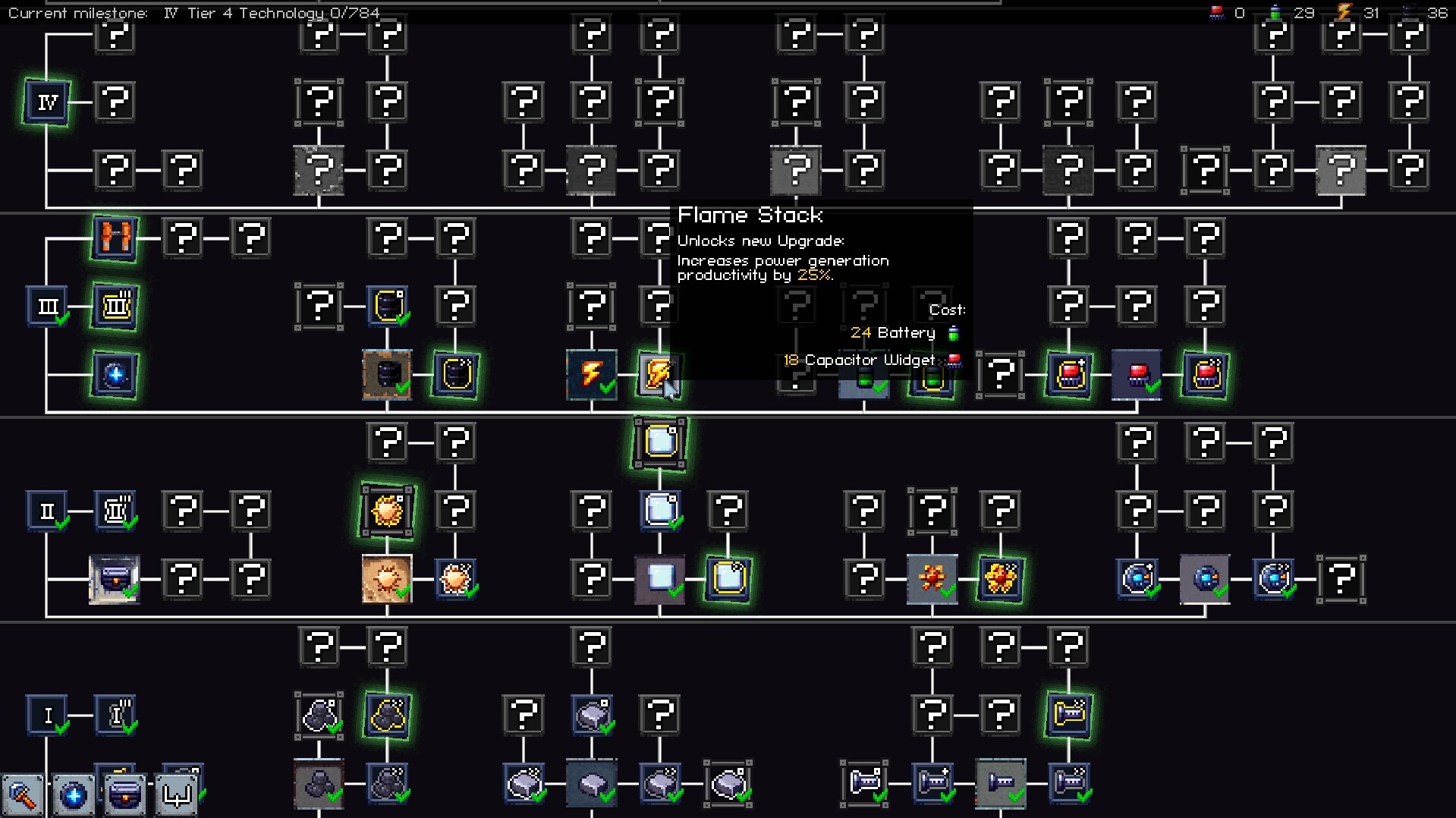This screenshot has width=1456, height=818.
Task: Click the researched lightning bolt node
Action: [x=591, y=373]
